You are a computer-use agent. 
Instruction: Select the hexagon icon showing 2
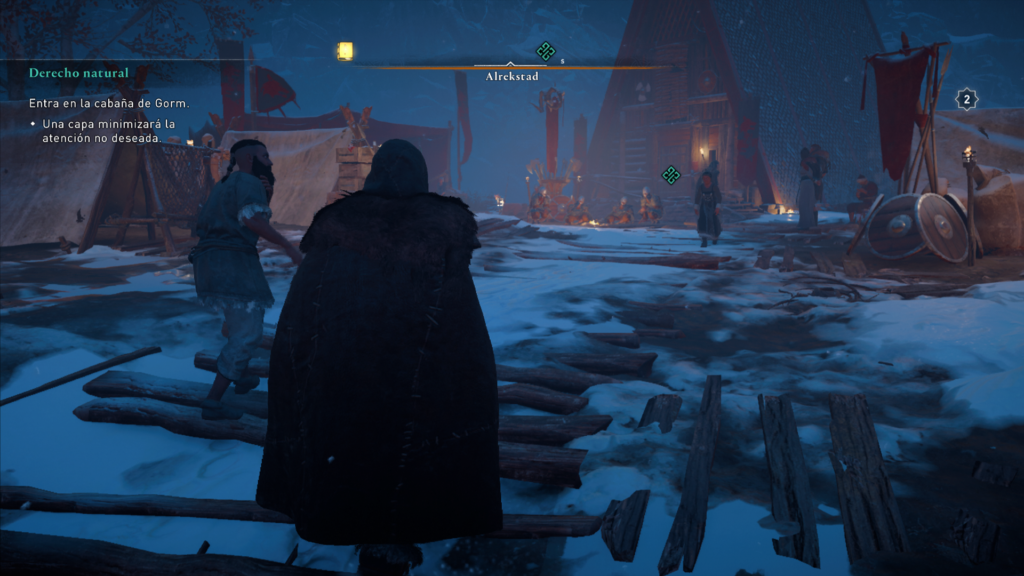tap(966, 99)
